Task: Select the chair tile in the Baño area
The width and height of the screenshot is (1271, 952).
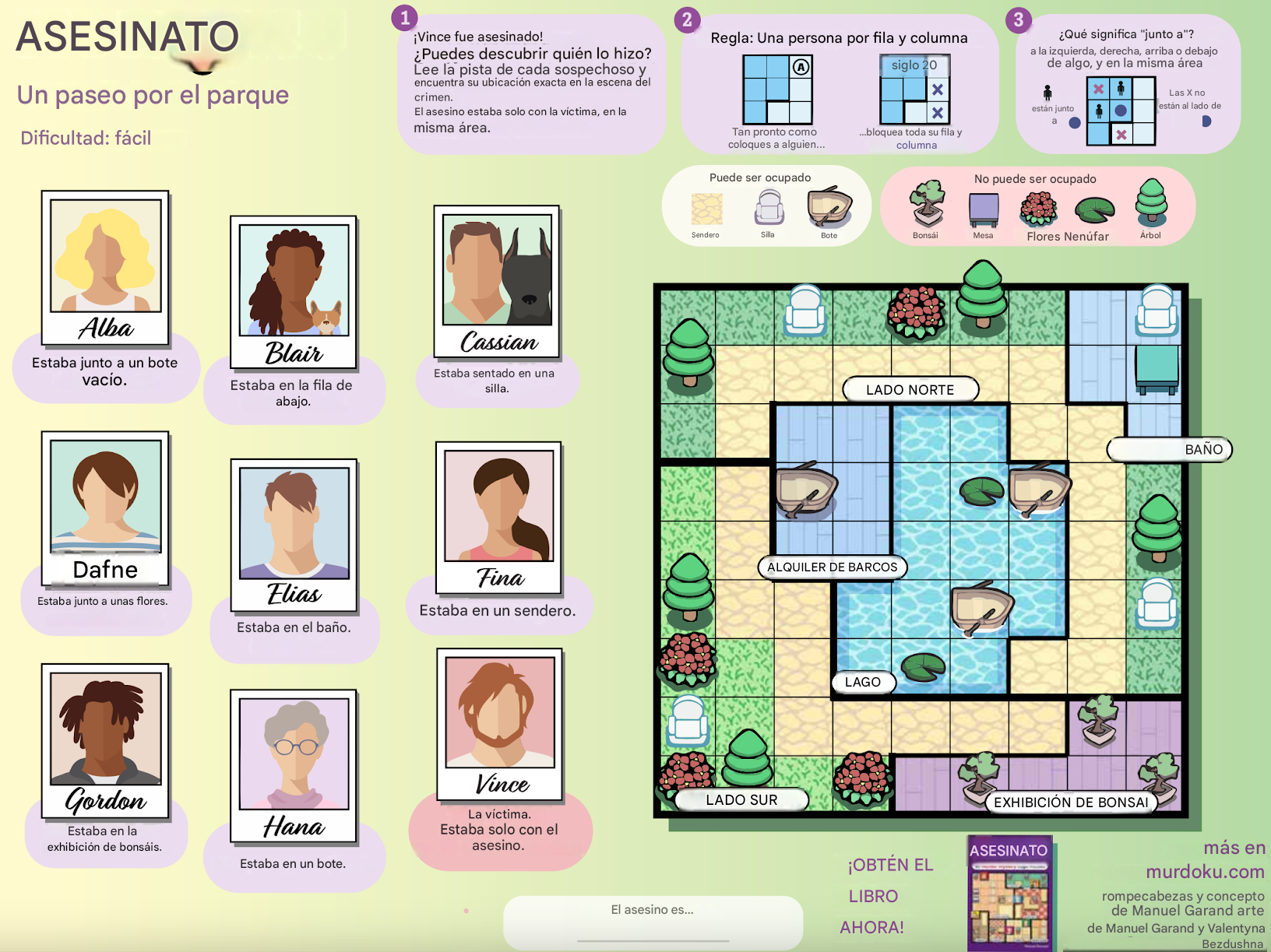Action: point(1157,310)
